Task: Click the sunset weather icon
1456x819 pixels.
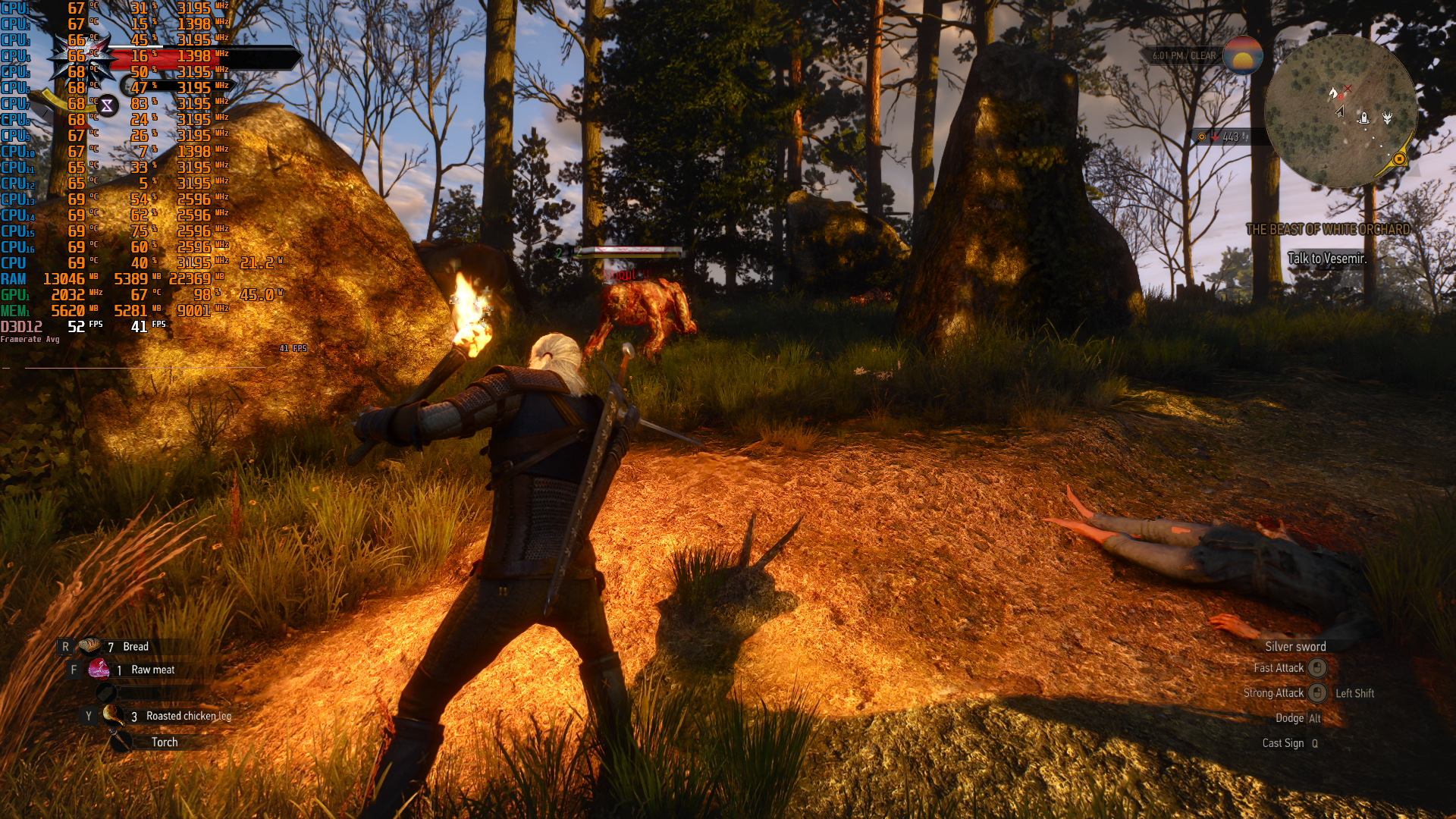Action: tap(1242, 56)
